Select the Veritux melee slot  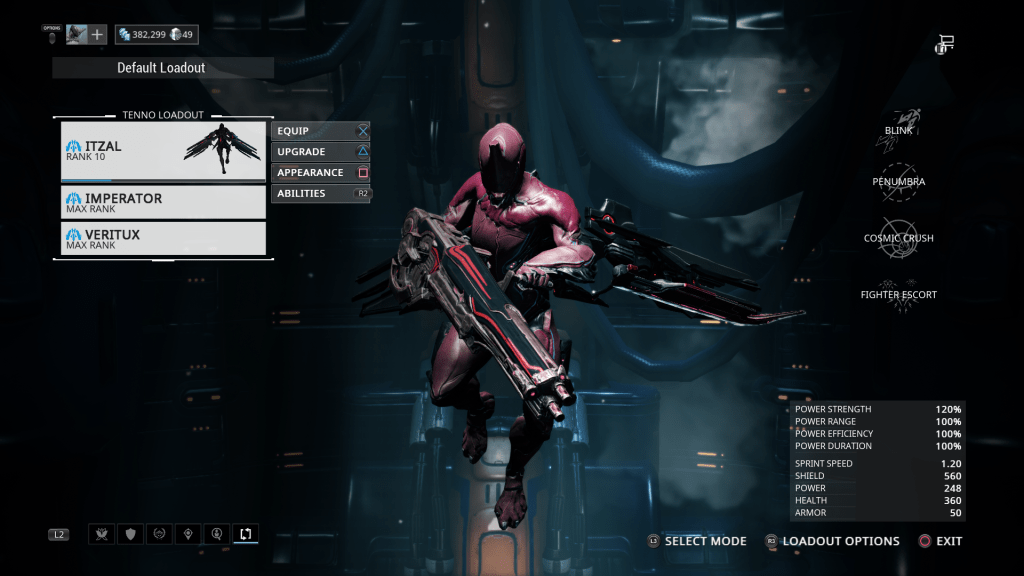[x=163, y=239]
